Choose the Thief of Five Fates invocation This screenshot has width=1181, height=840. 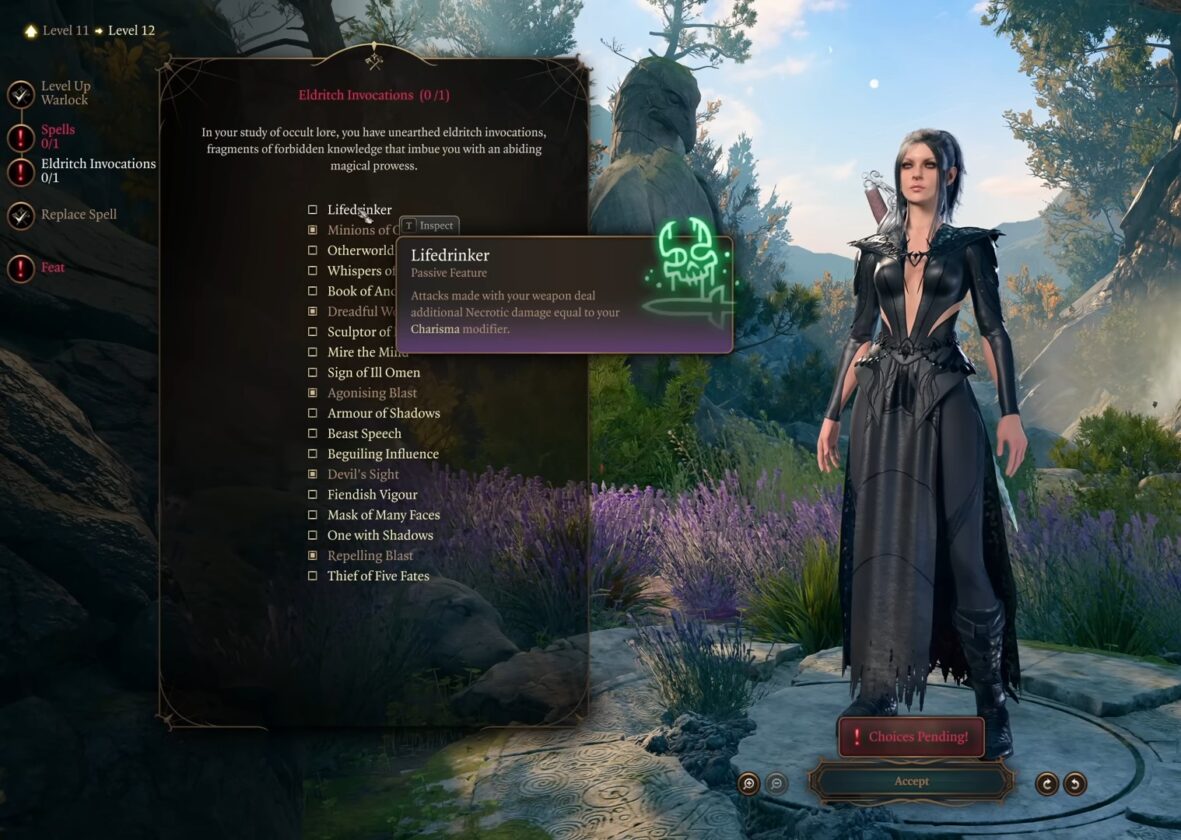coord(313,576)
